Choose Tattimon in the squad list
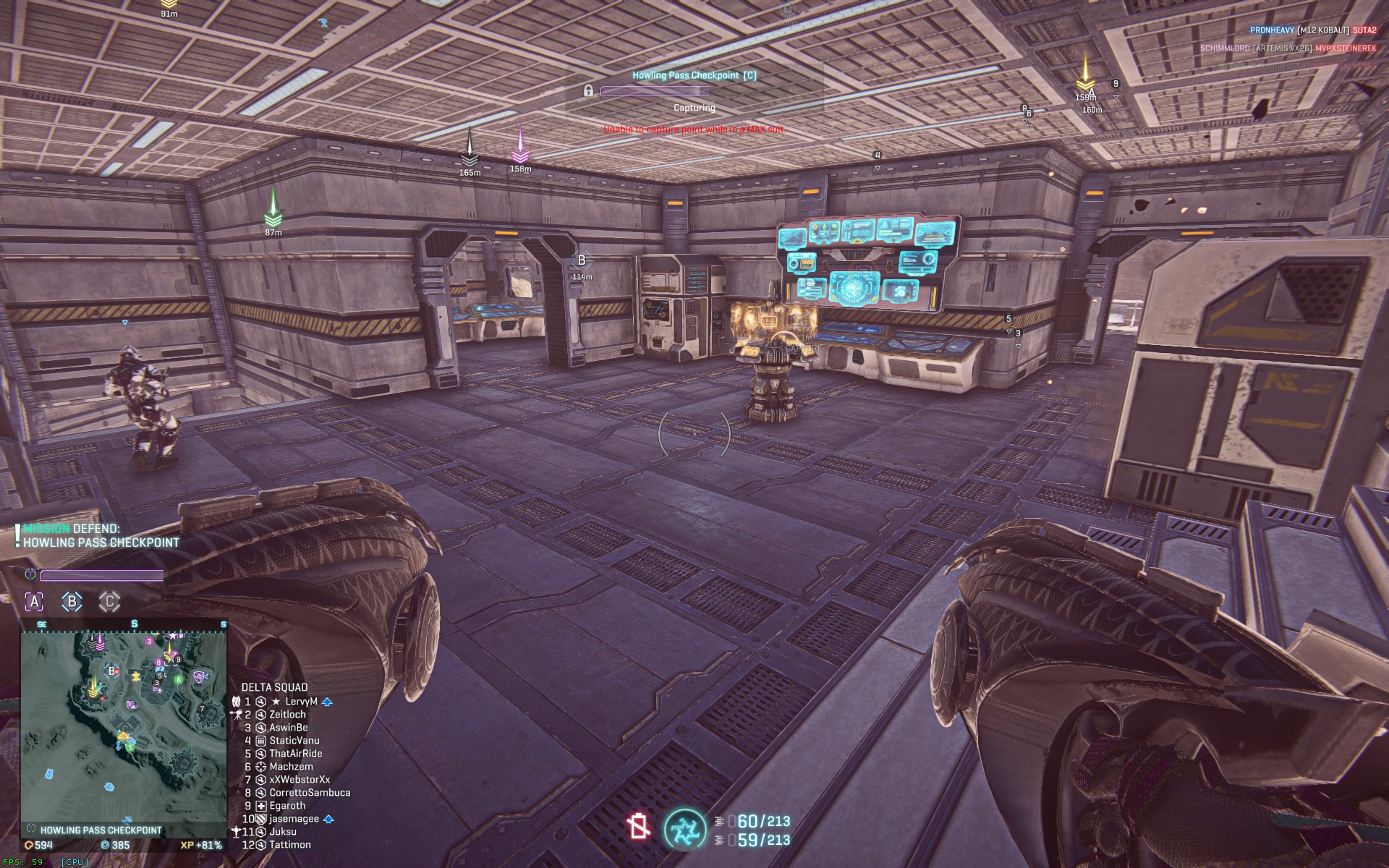 tap(289, 845)
